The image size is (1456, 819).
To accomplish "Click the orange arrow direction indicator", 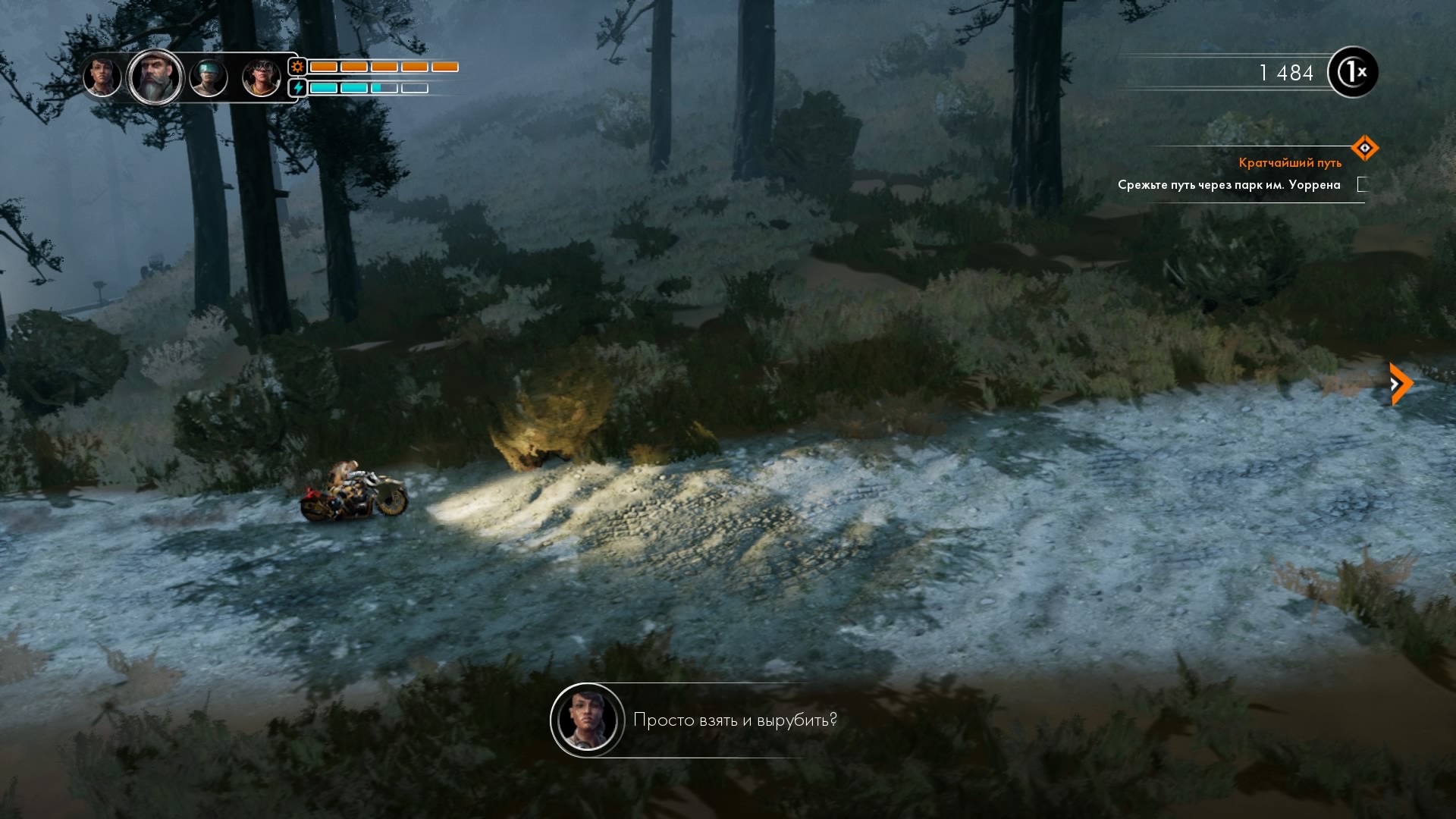I will (x=1400, y=384).
